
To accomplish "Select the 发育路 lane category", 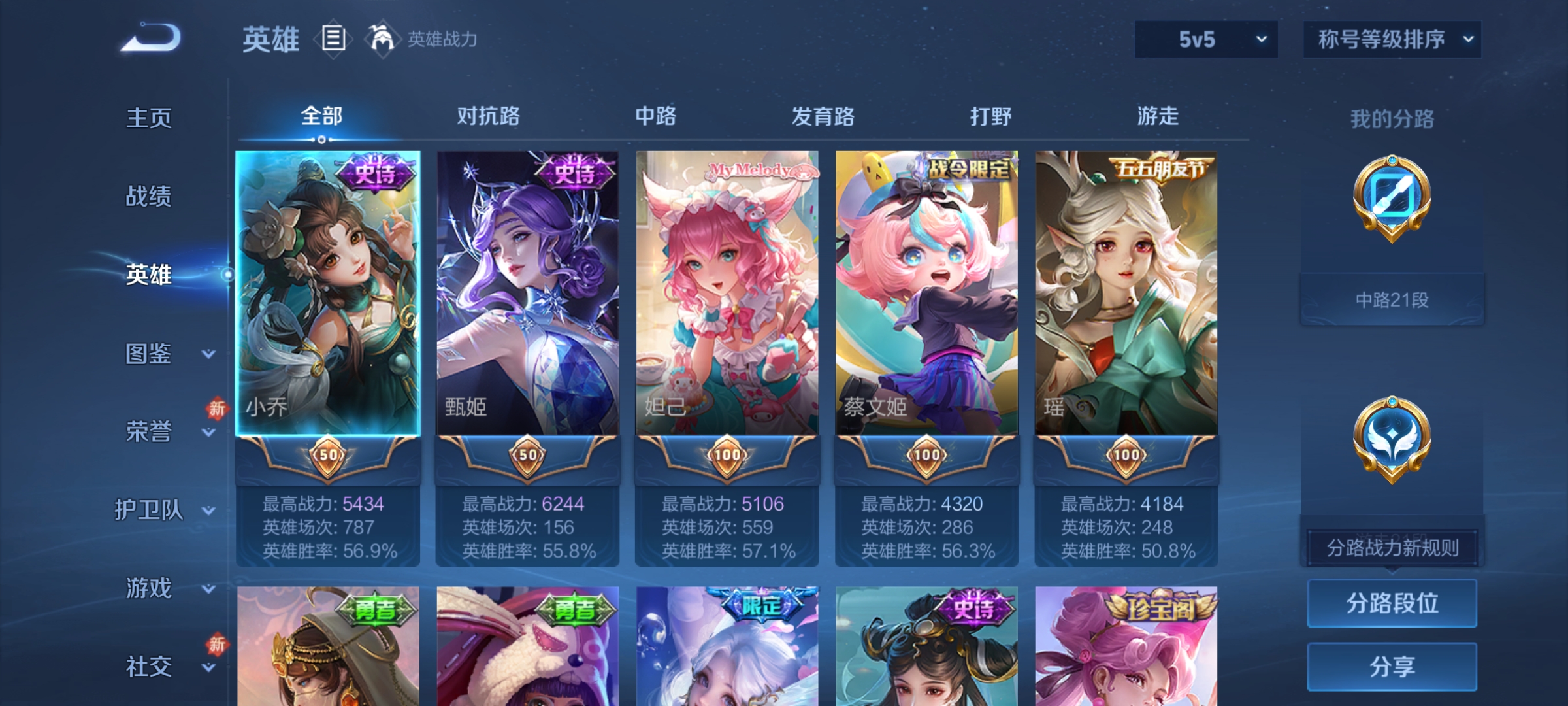I will click(823, 116).
